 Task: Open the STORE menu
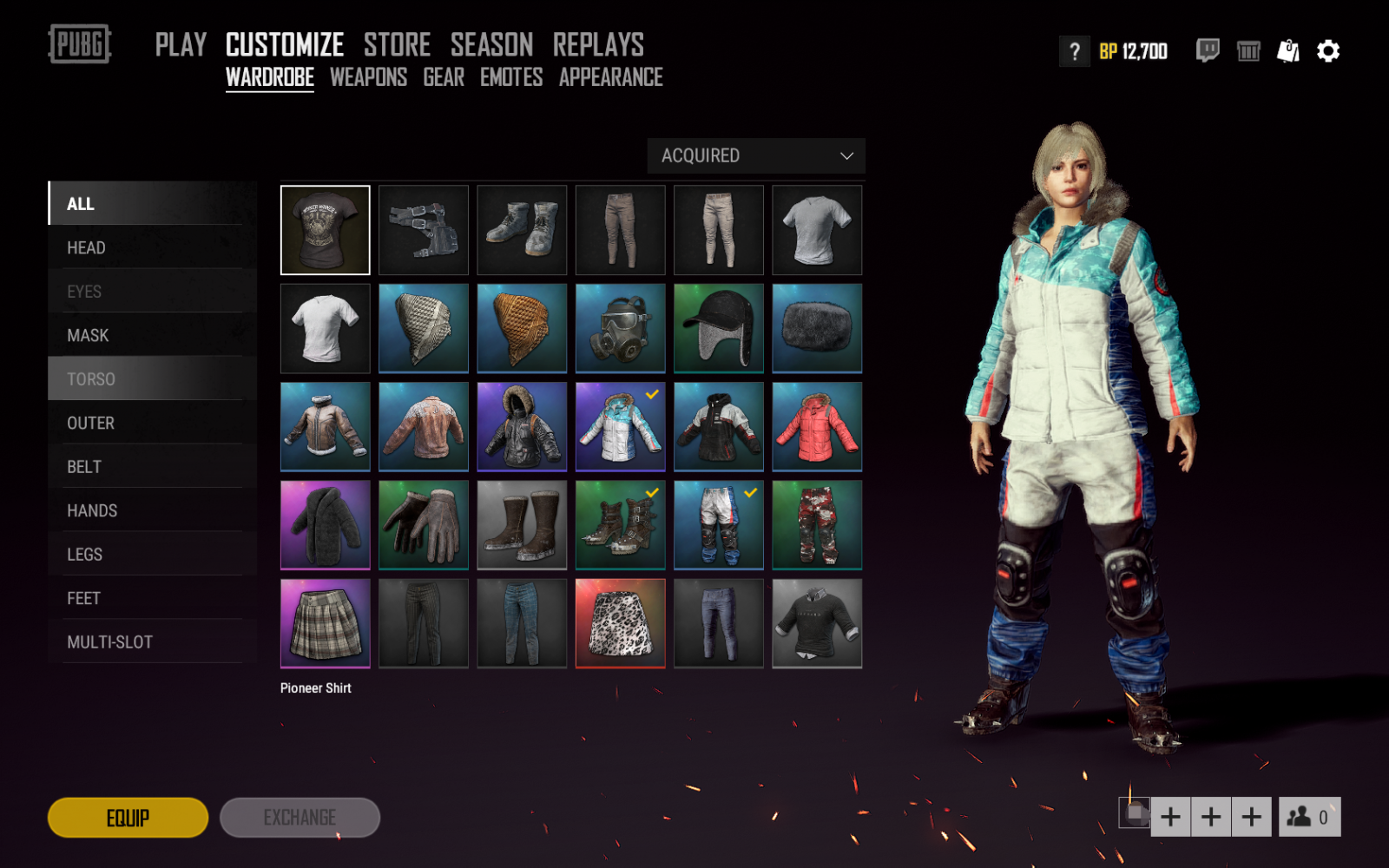pos(397,45)
